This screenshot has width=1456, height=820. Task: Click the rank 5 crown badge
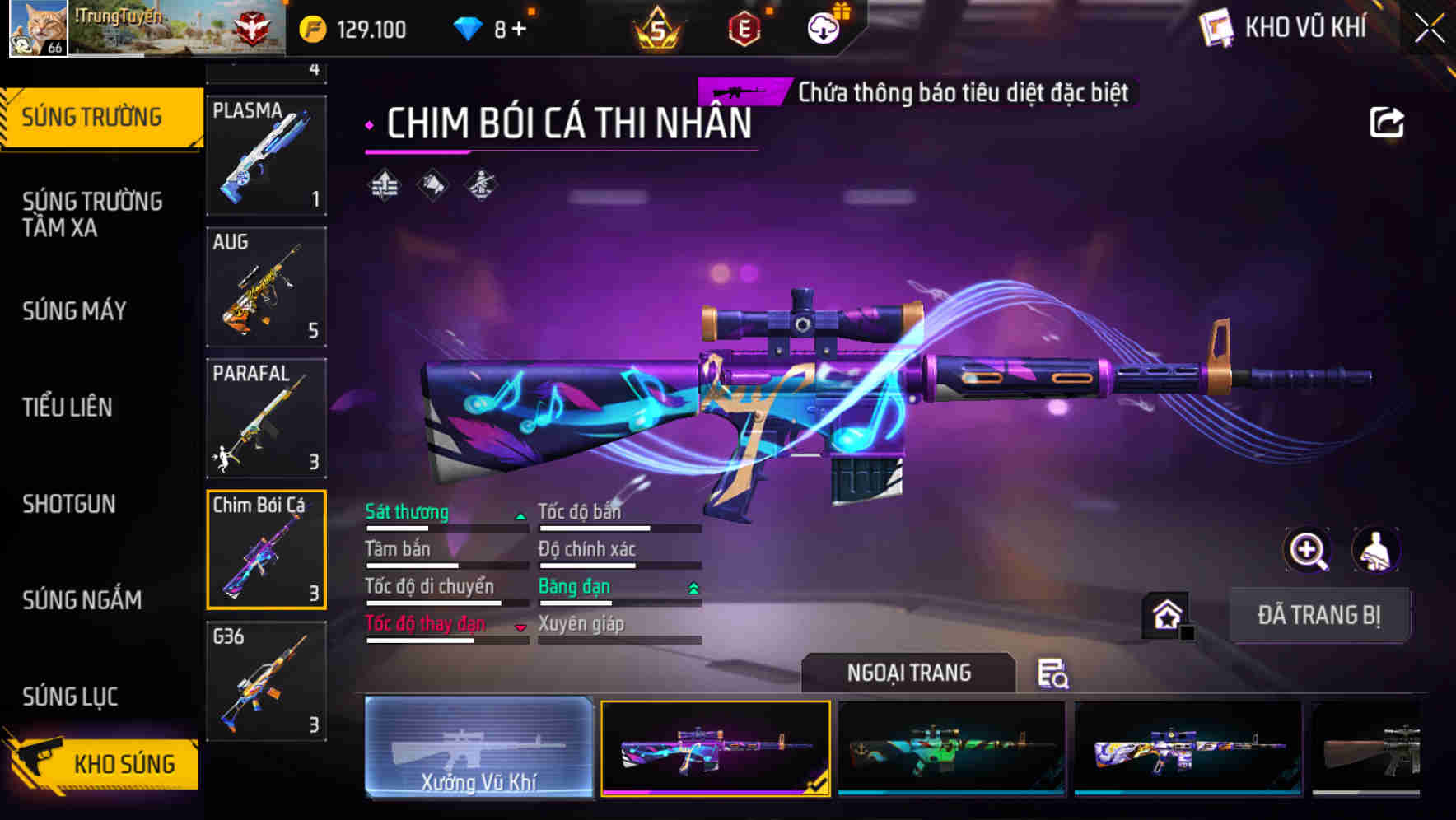click(x=656, y=29)
